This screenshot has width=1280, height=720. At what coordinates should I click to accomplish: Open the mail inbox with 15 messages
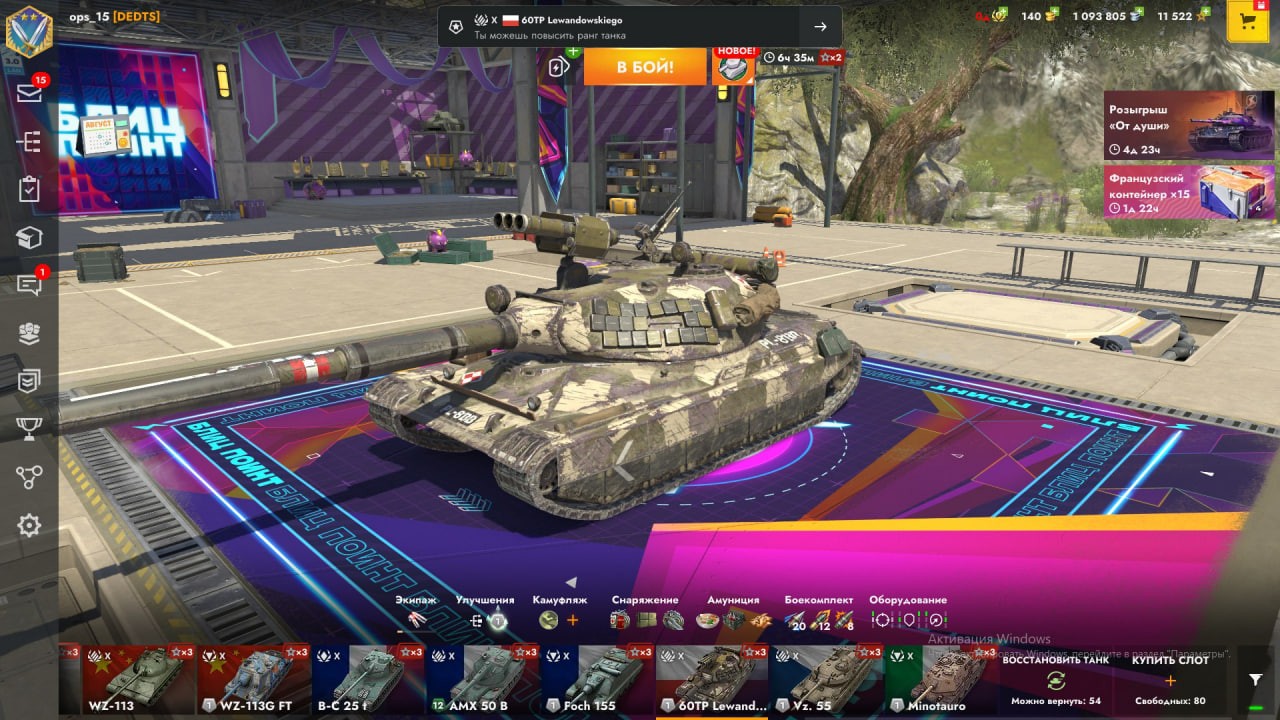[29, 93]
